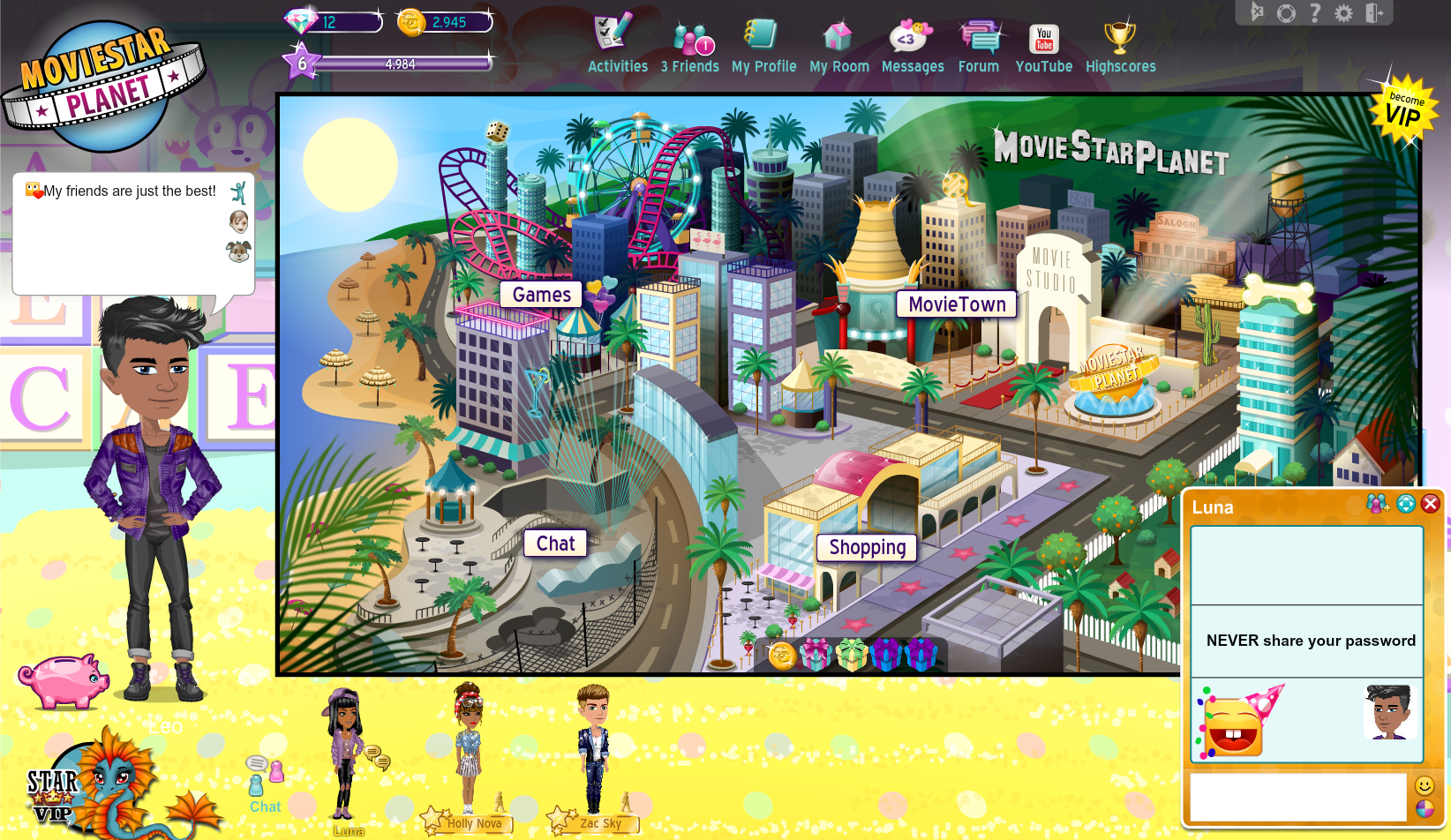Image resolution: width=1451 pixels, height=840 pixels.
Task: Close the Luna chat window
Action: click(1431, 504)
